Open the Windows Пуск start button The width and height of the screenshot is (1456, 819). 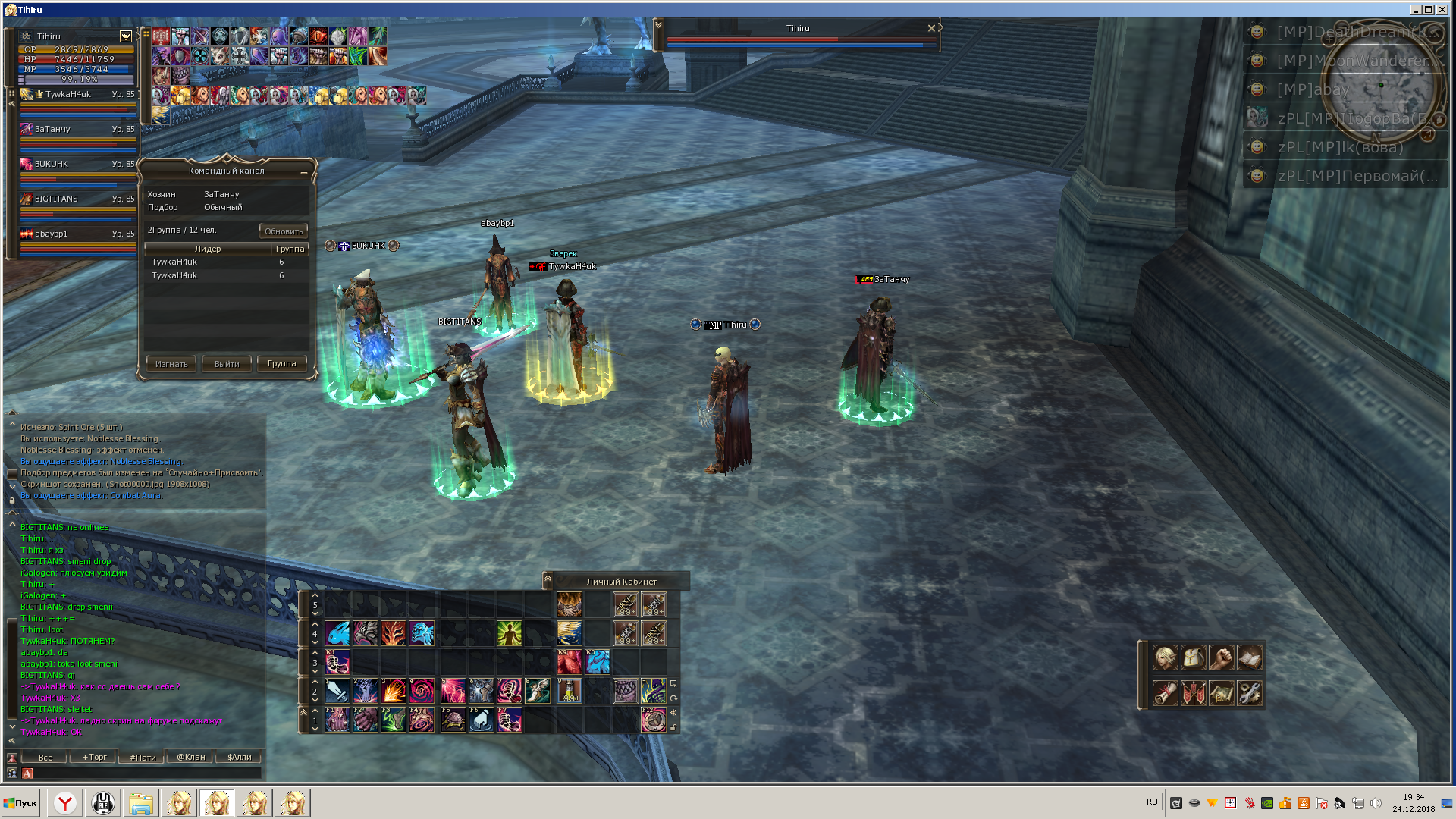tap(20, 803)
